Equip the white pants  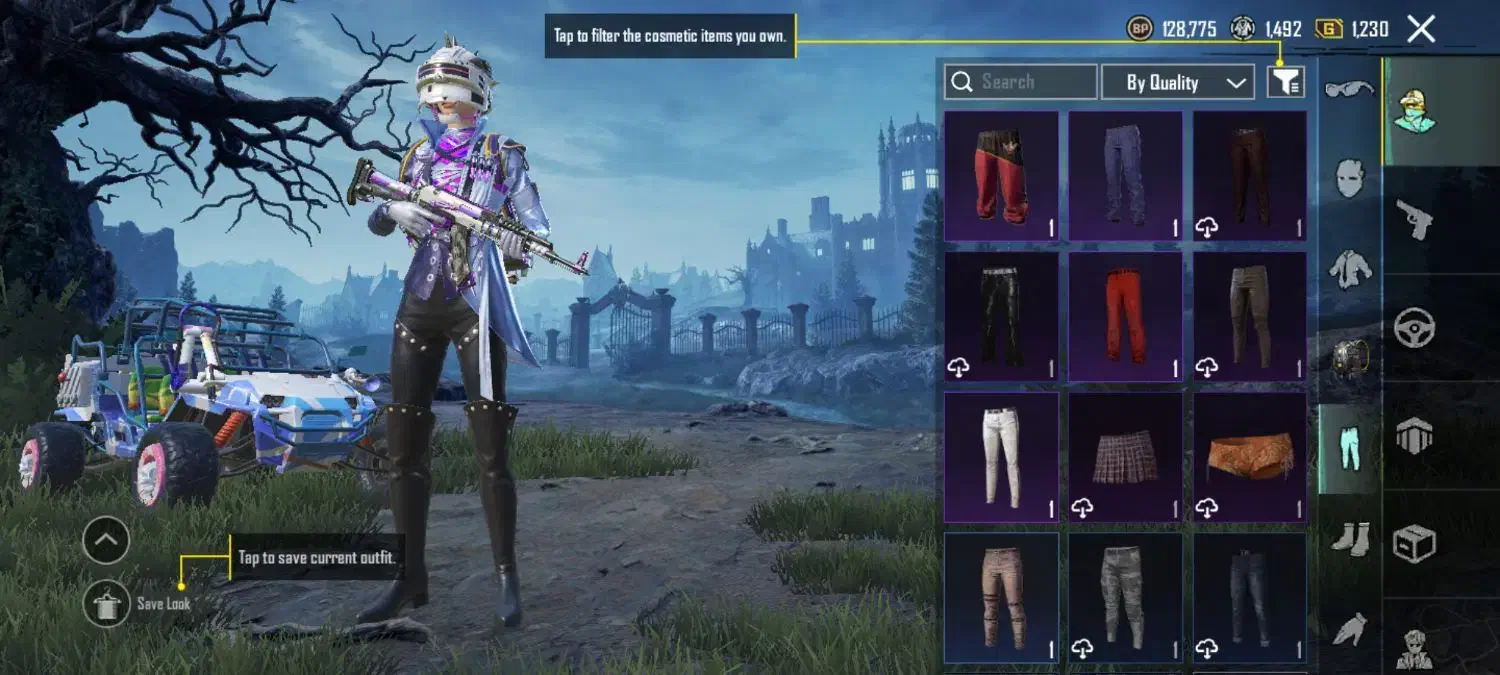(1001, 457)
